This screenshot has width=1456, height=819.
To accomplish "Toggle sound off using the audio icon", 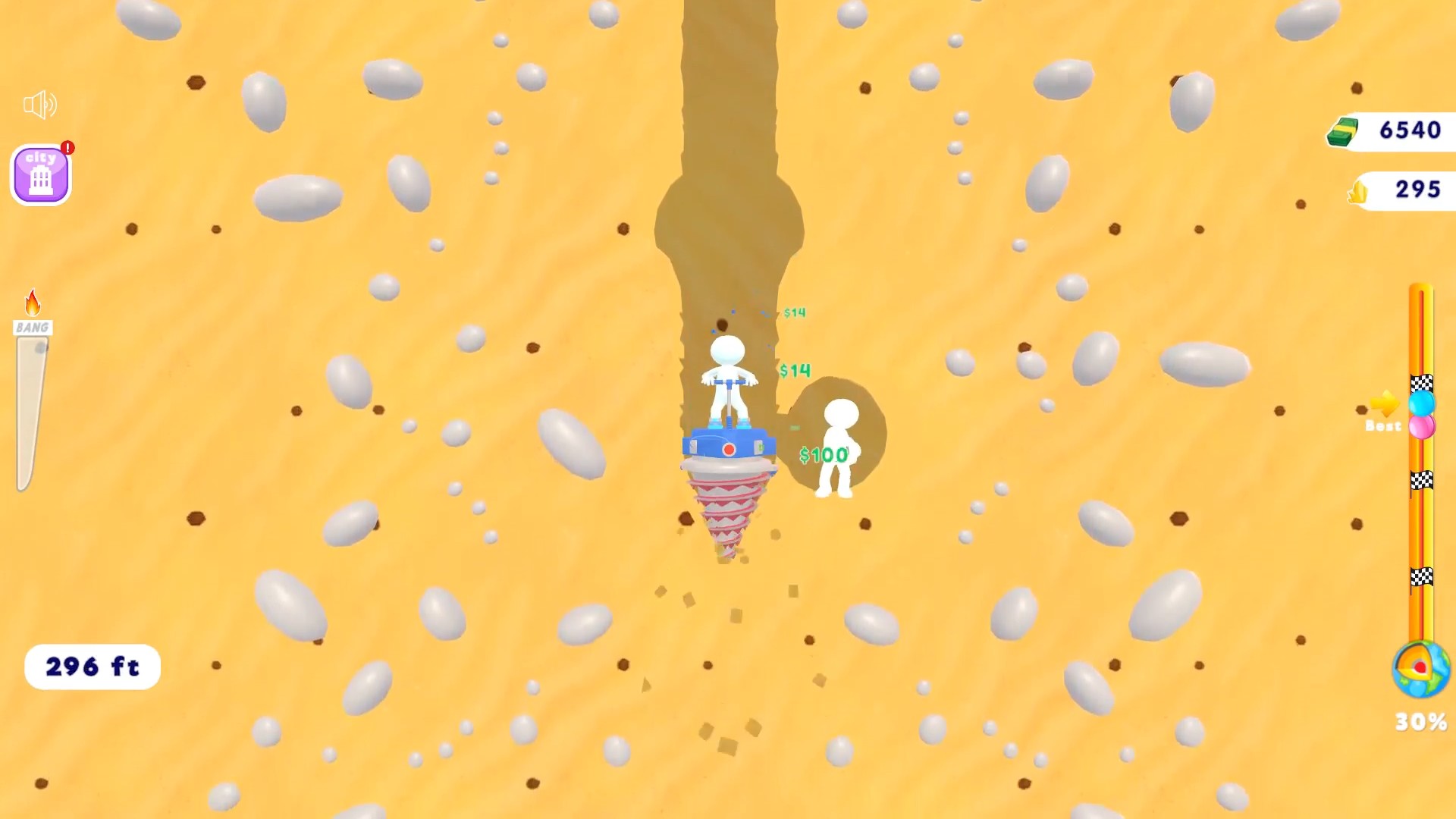I will click(42, 105).
